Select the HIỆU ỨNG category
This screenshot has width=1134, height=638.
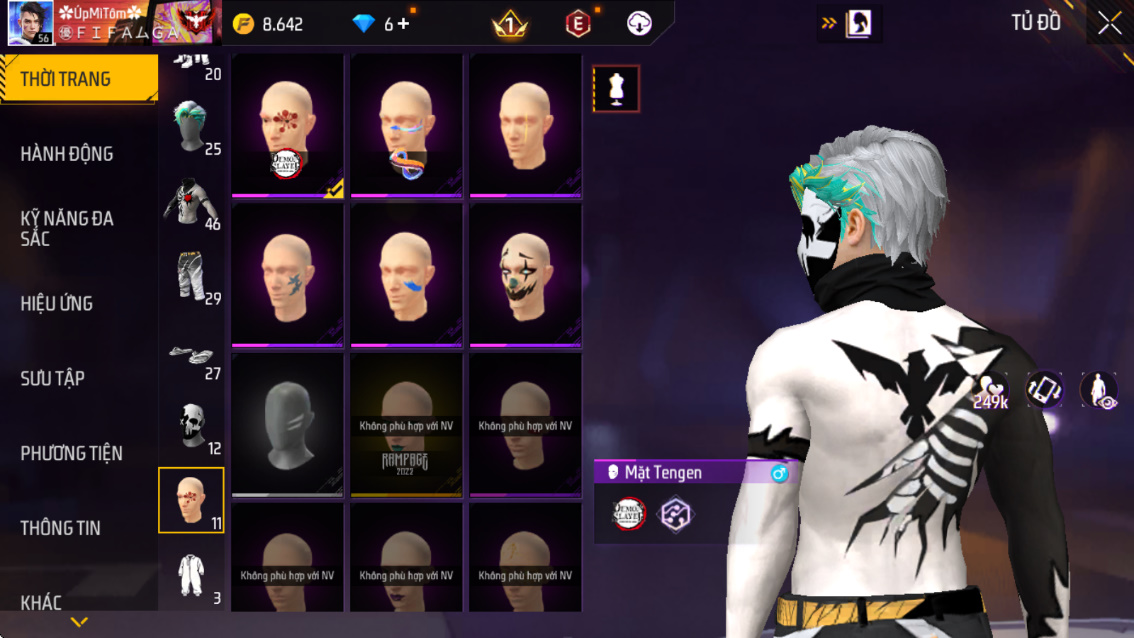pyautogui.click(x=57, y=303)
